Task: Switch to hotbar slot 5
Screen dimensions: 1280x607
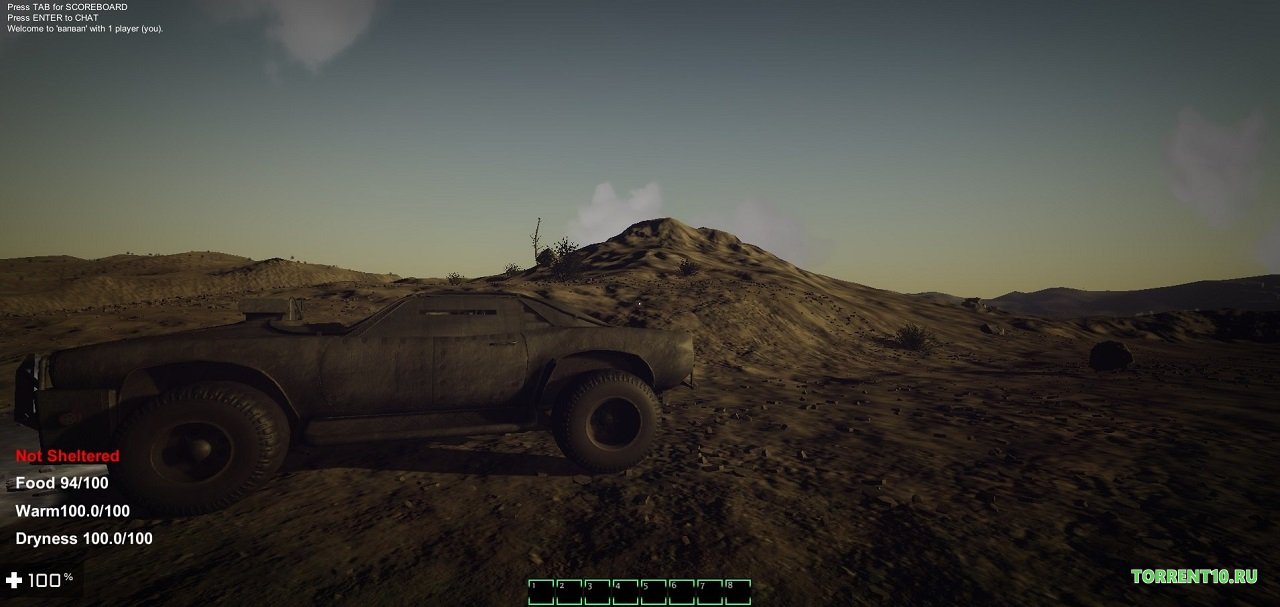Action: 653,592
